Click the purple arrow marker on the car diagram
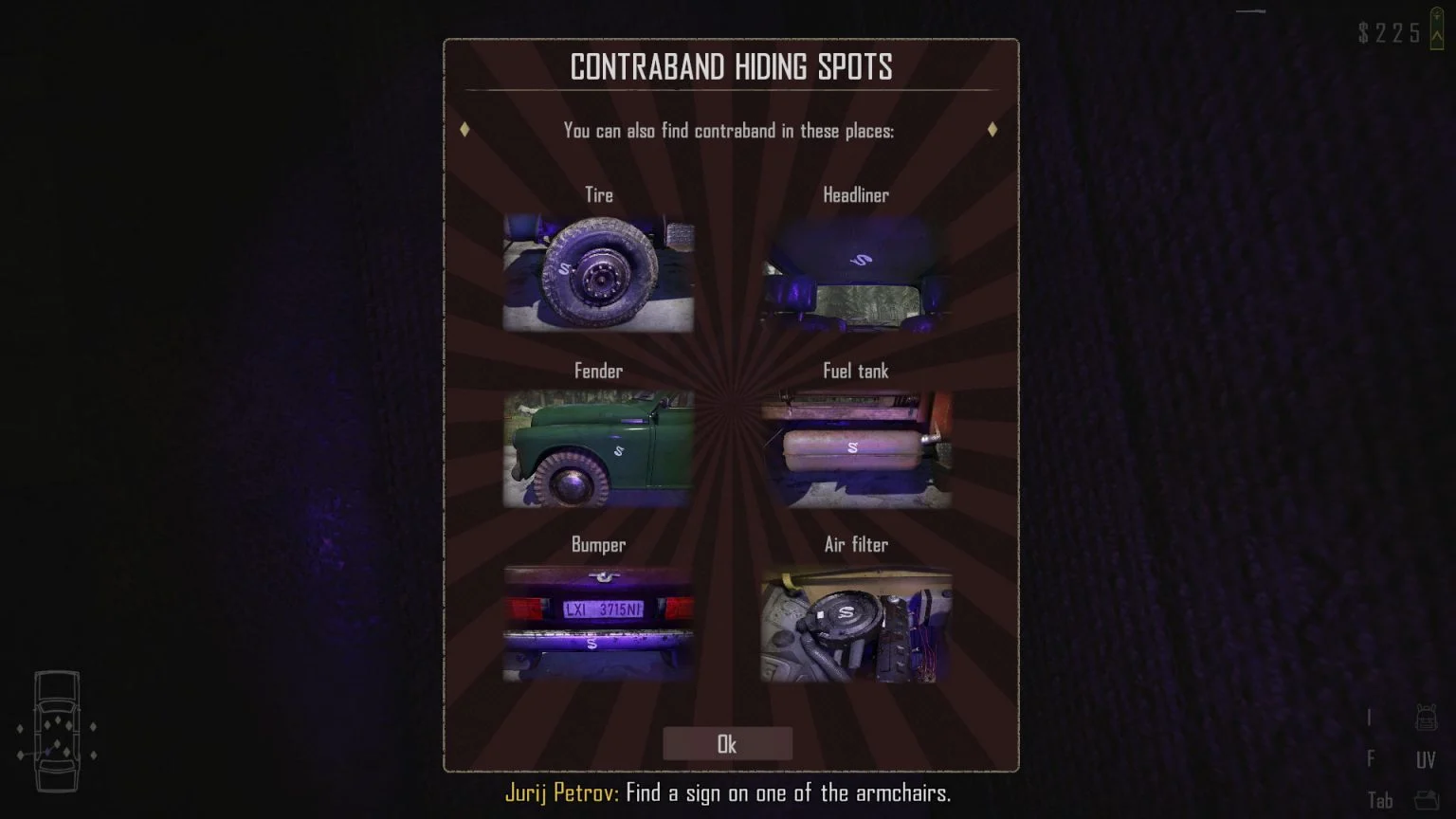Screen dimensions: 1456x819 [x=48, y=750]
